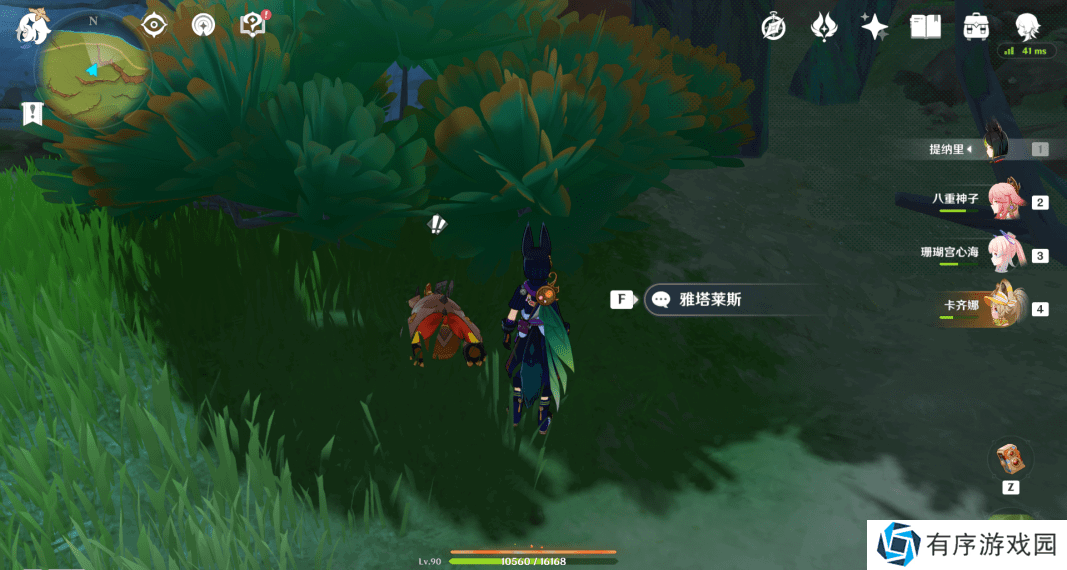Open the Wish star icon
Screen dimensions: 1067x570
coord(874,27)
